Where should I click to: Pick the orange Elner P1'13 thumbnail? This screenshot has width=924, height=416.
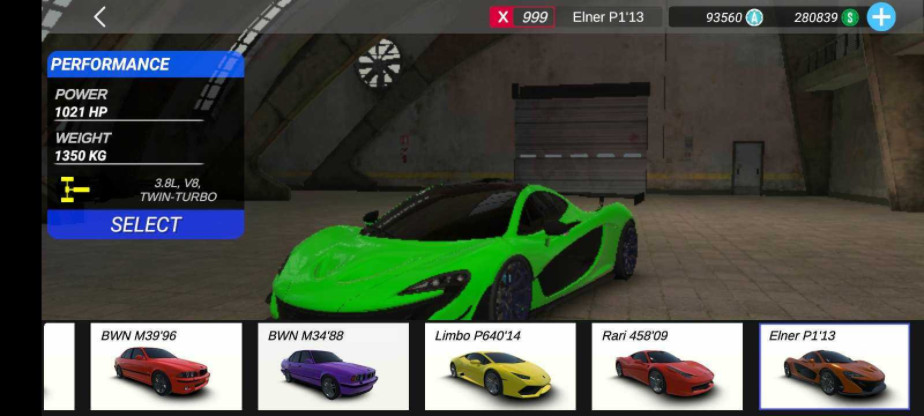[834, 366]
